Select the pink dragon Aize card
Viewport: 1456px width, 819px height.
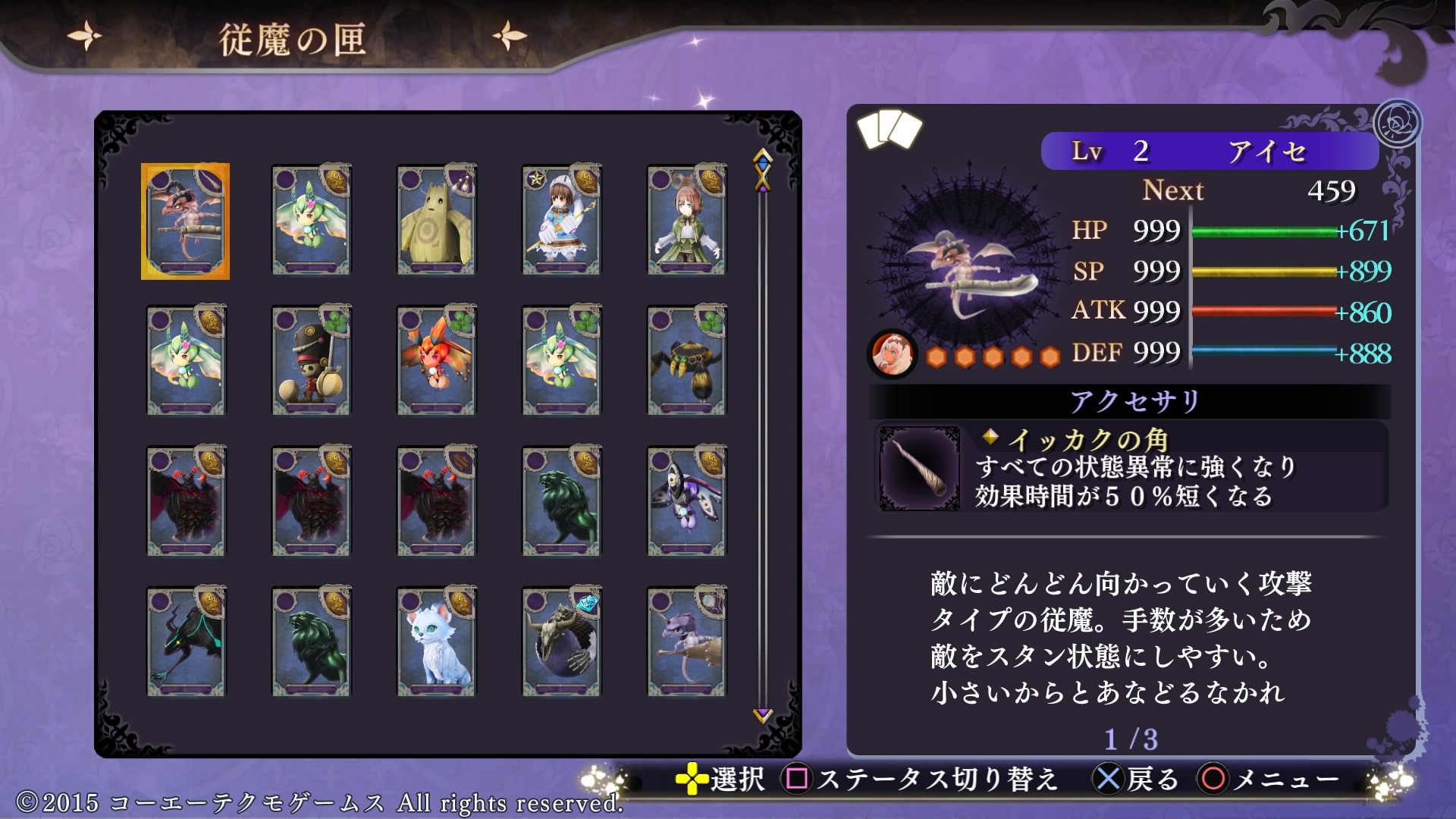click(x=185, y=221)
